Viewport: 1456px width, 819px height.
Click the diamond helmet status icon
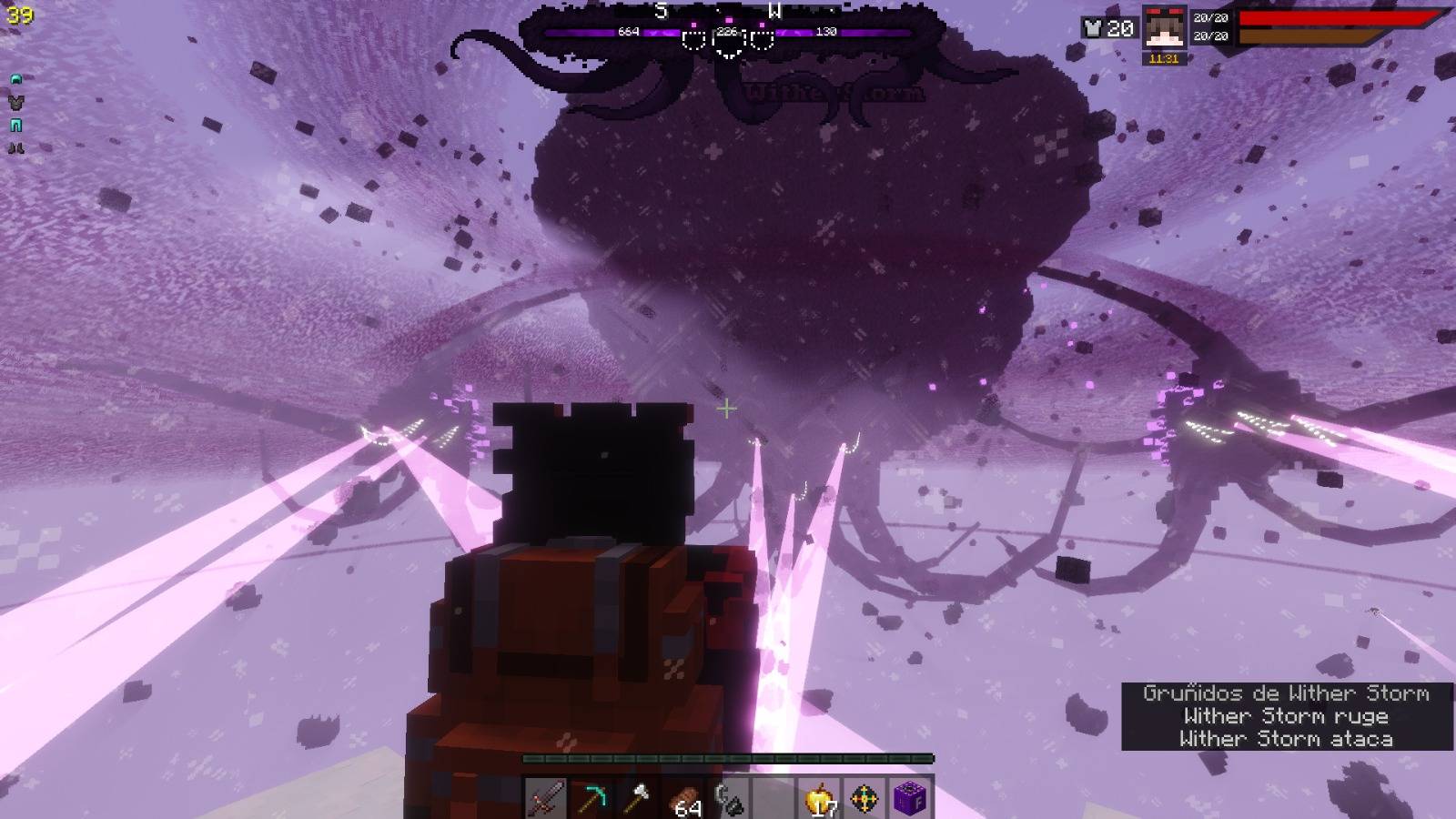(x=15, y=80)
